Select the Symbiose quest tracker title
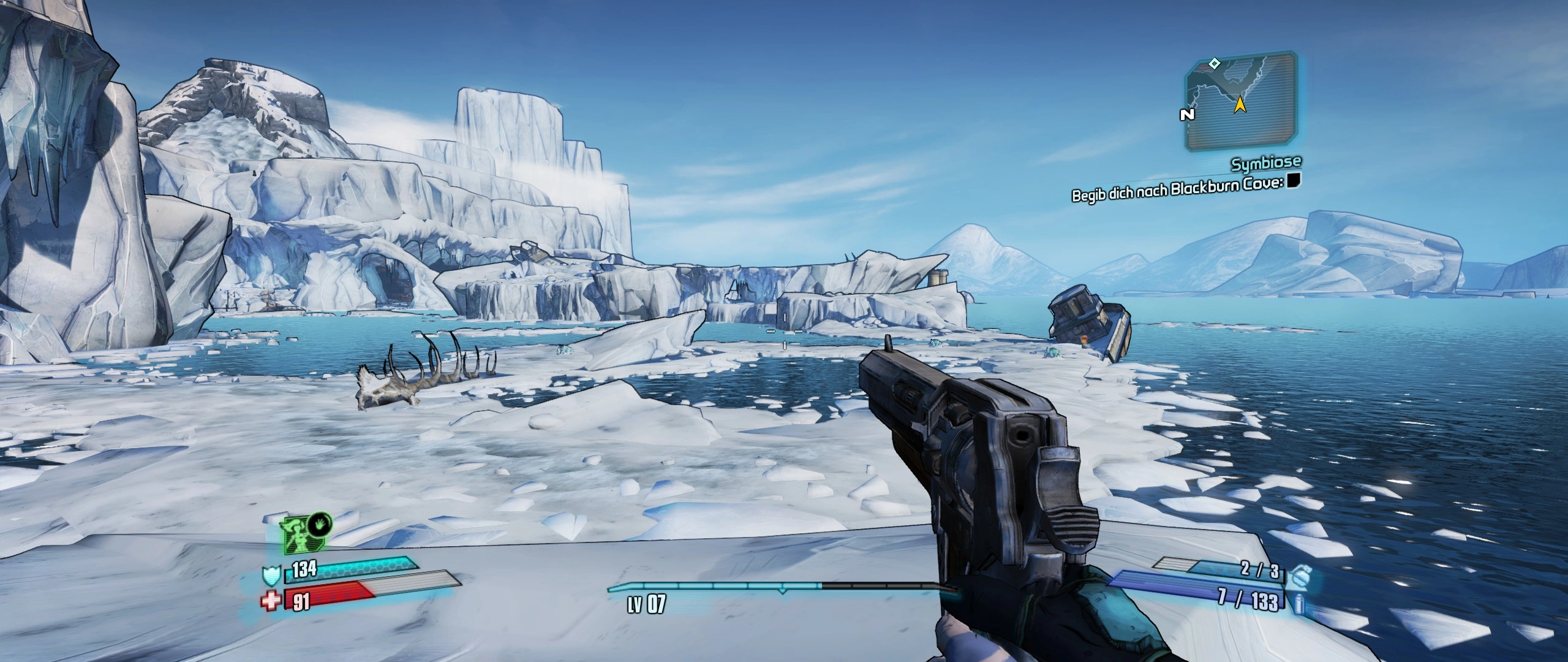The width and height of the screenshot is (1568, 662). coord(1266,163)
